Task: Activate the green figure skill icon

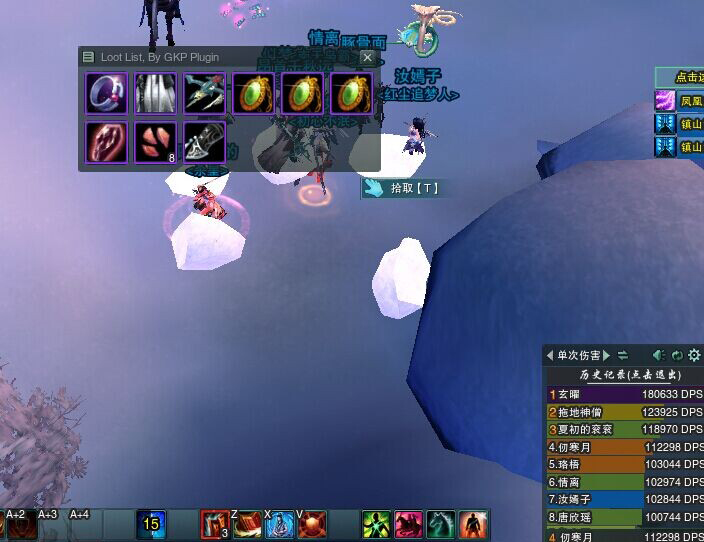Action: (x=376, y=524)
